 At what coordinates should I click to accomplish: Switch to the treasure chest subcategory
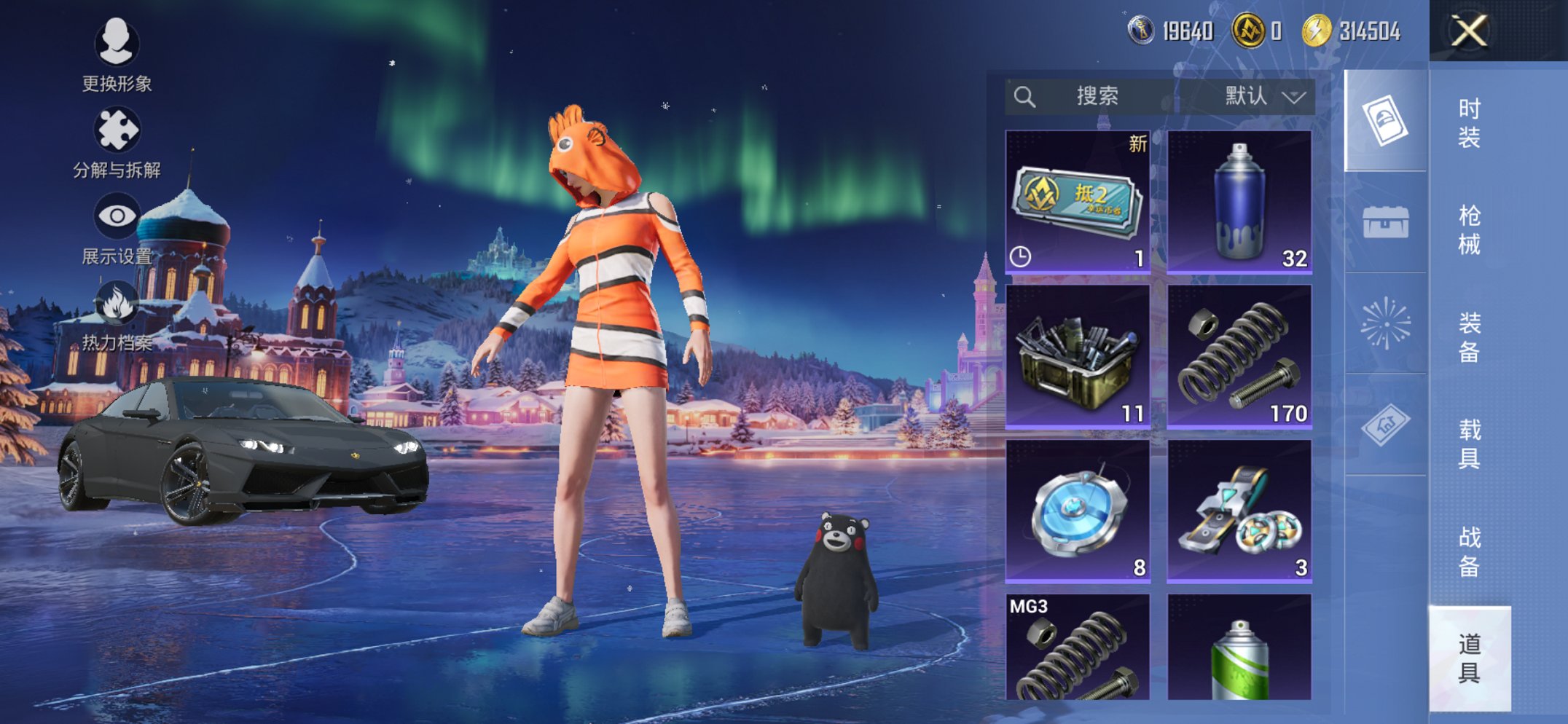(x=1385, y=221)
